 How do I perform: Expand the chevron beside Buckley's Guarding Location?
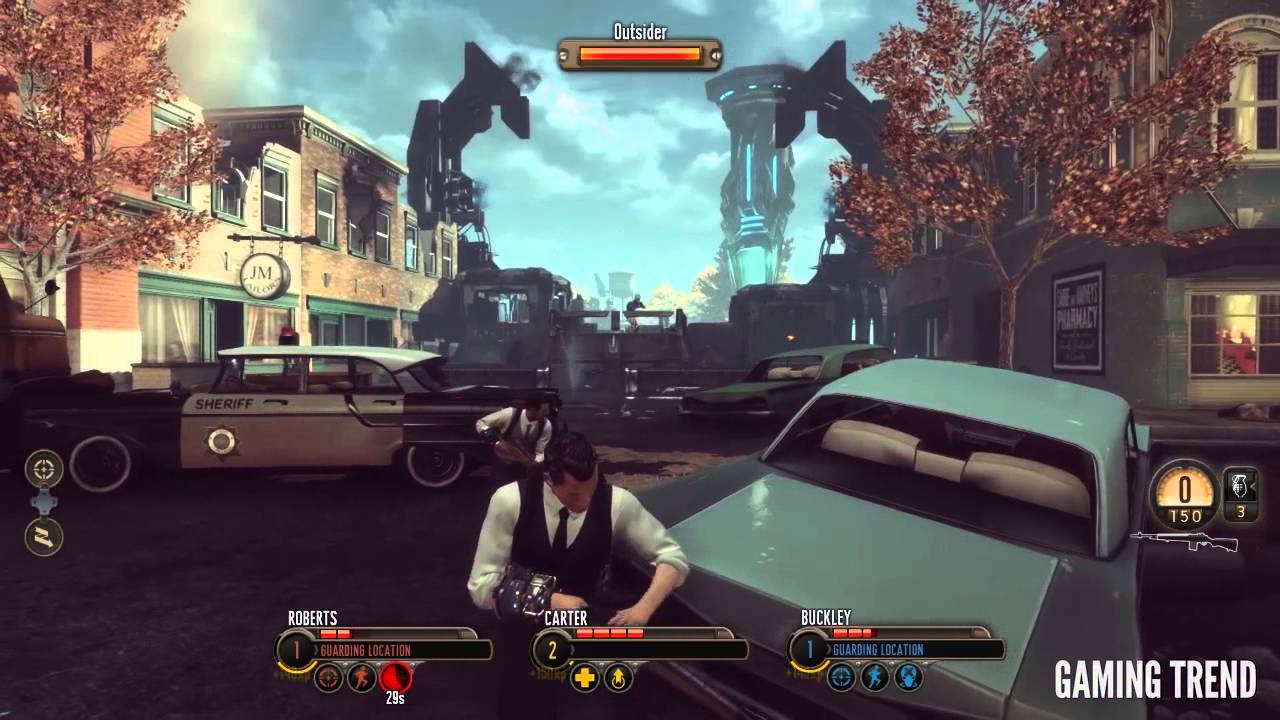(x=829, y=649)
